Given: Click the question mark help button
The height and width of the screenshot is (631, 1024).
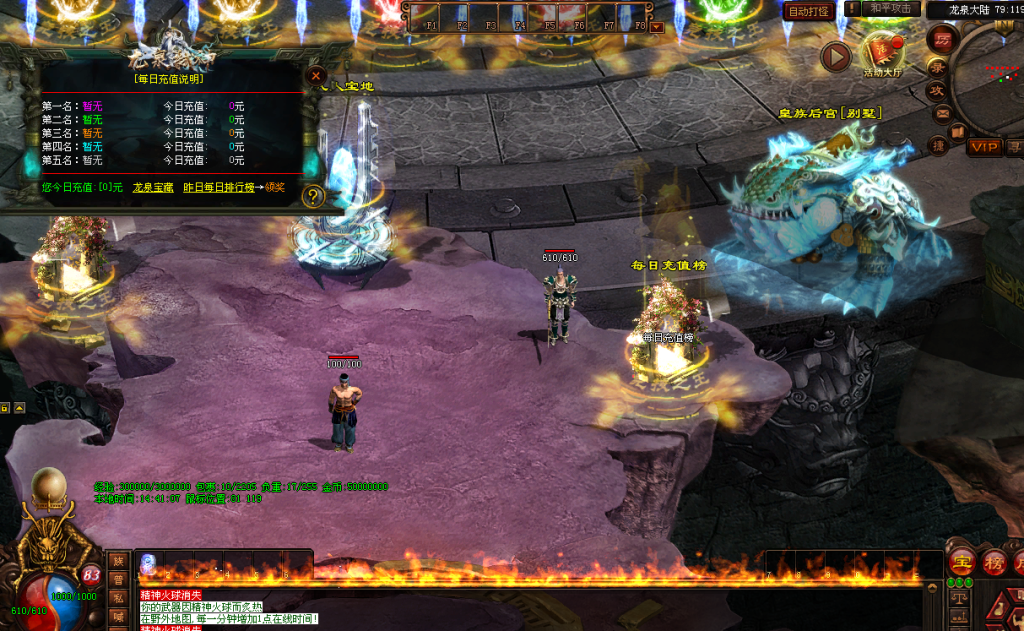Looking at the screenshot, I should 313,196.
